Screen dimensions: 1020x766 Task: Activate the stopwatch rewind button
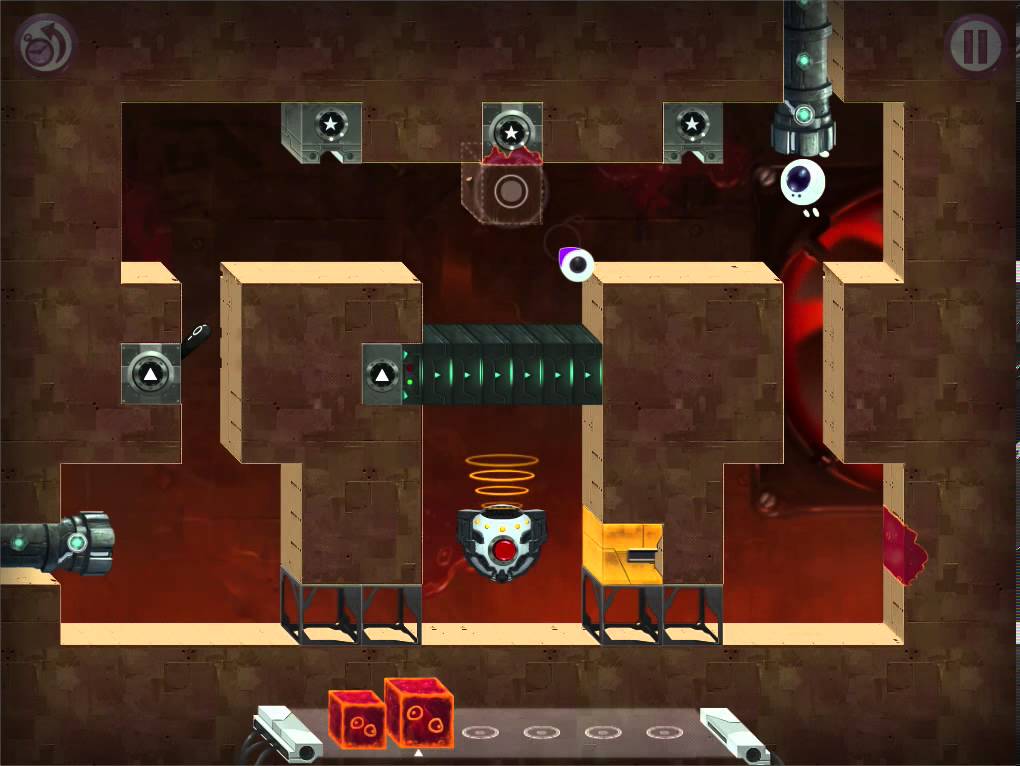[x=44, y=45]
